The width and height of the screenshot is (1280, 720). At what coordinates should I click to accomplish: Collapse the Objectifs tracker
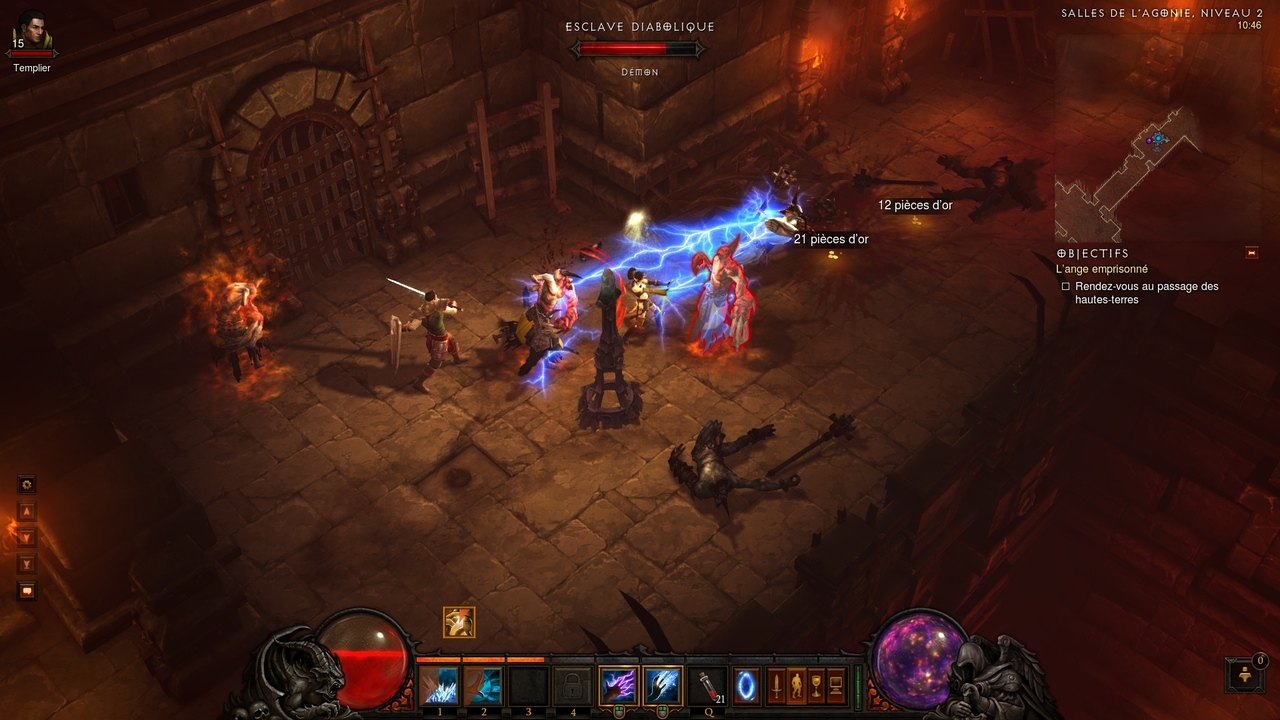click(1251, 253)
